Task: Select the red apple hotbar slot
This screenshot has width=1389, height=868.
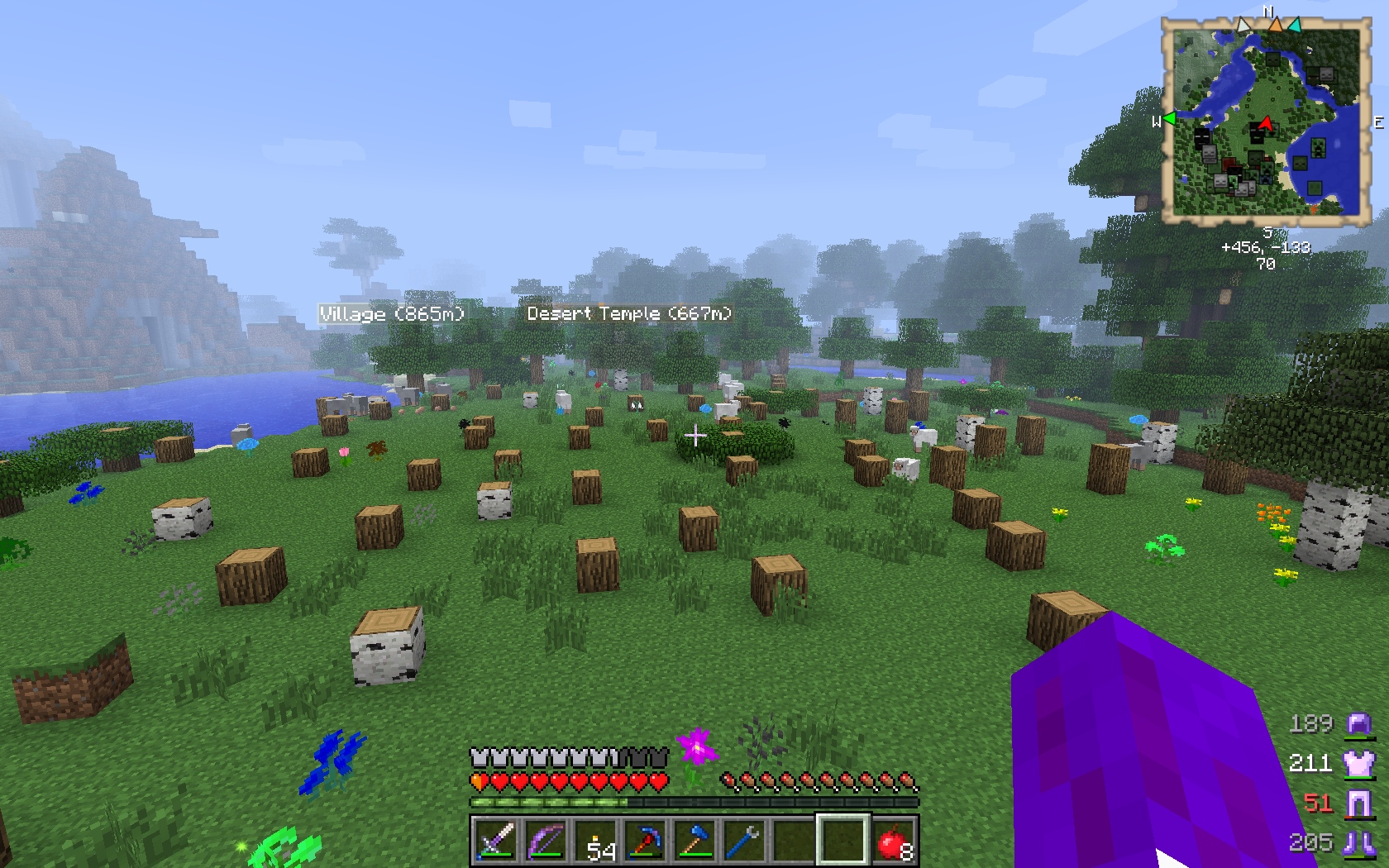Action: point(894,842)
